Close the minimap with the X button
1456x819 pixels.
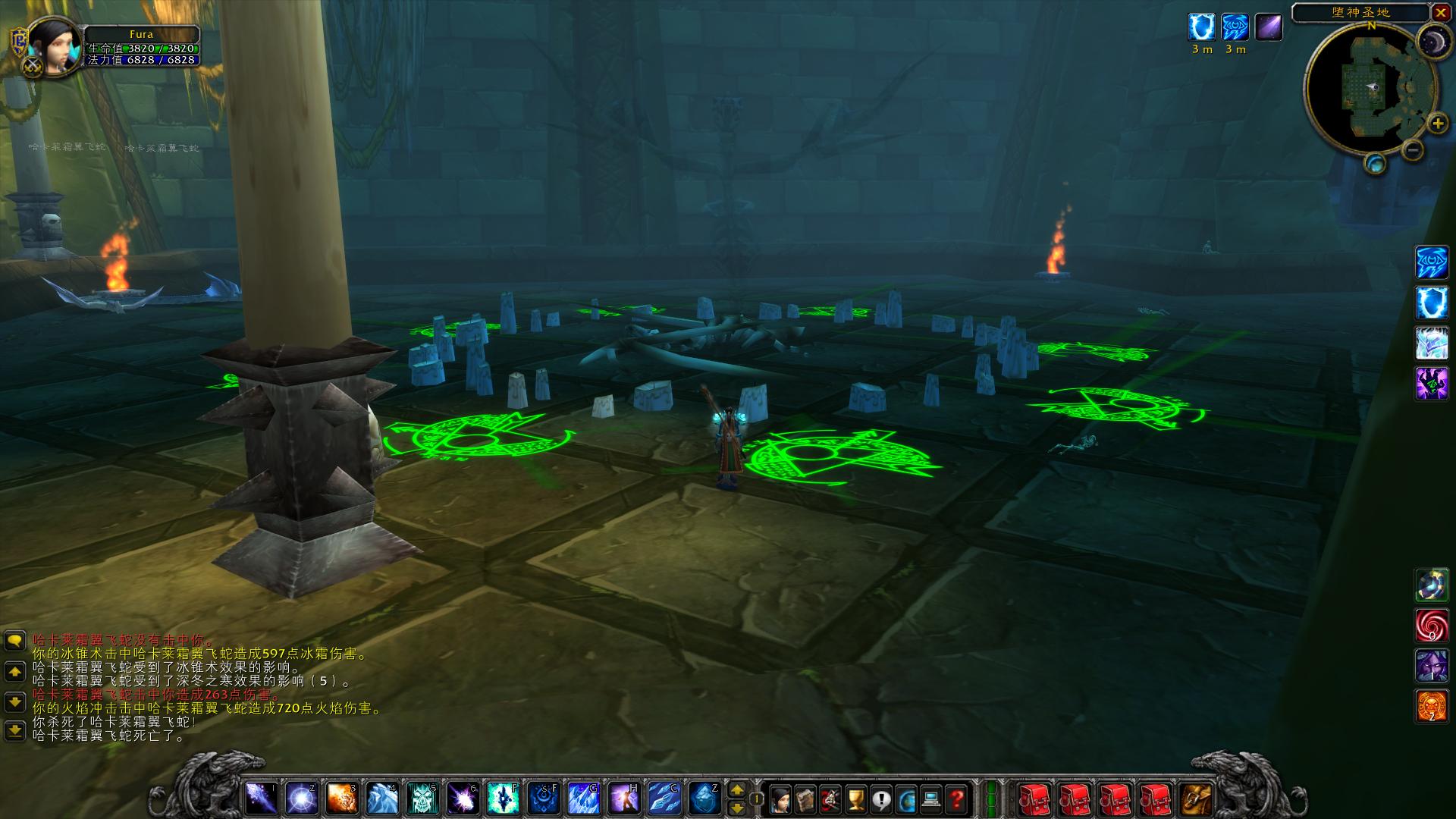[1441, 12]
